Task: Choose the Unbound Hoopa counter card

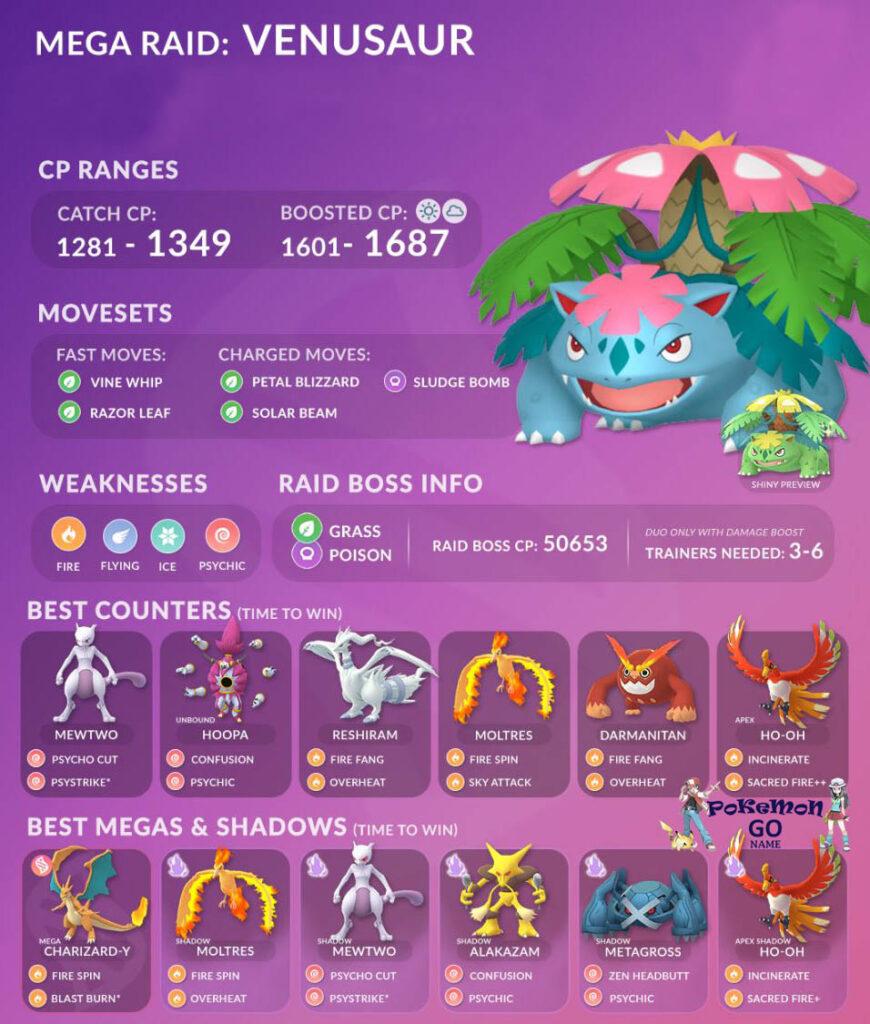Action: (225, 712)
